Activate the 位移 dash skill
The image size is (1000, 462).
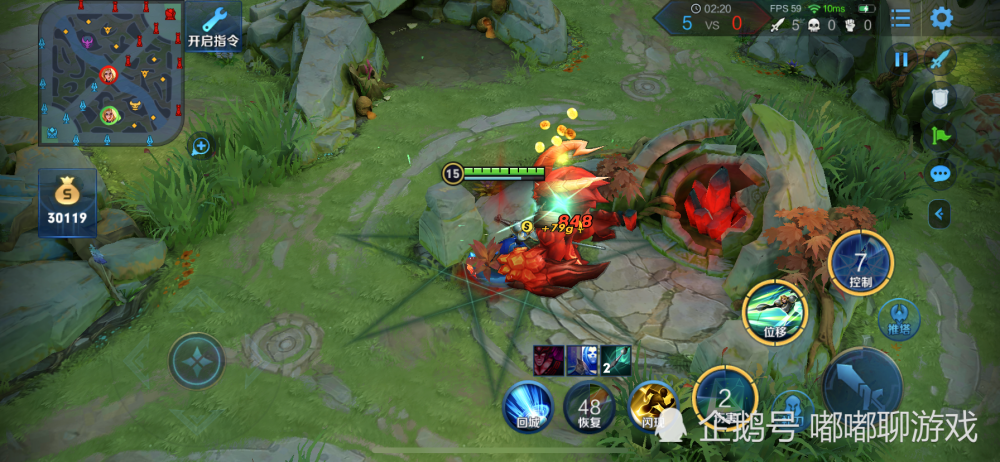[774, 312]
